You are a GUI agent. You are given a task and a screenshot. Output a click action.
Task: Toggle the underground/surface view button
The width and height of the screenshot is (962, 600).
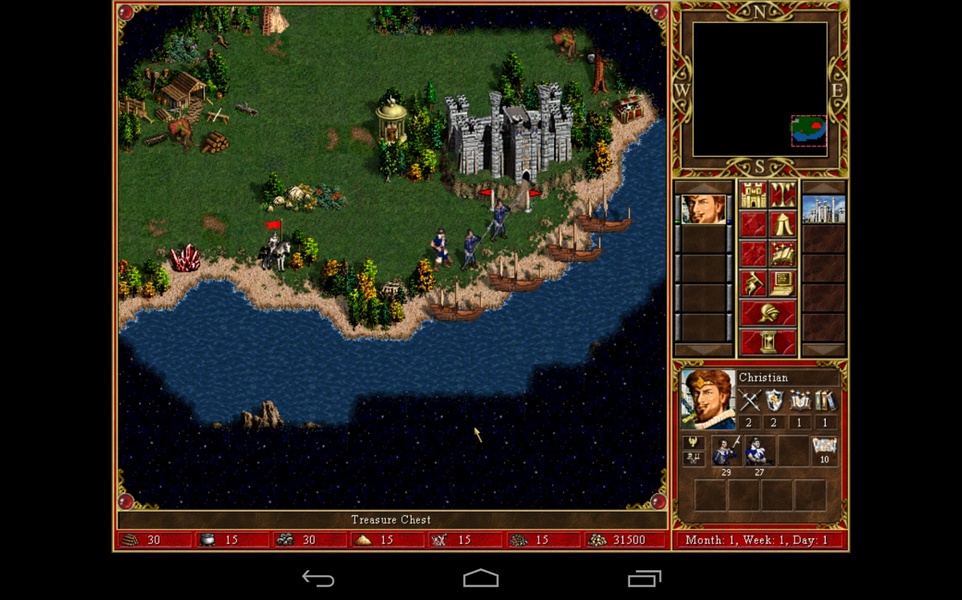783,195
